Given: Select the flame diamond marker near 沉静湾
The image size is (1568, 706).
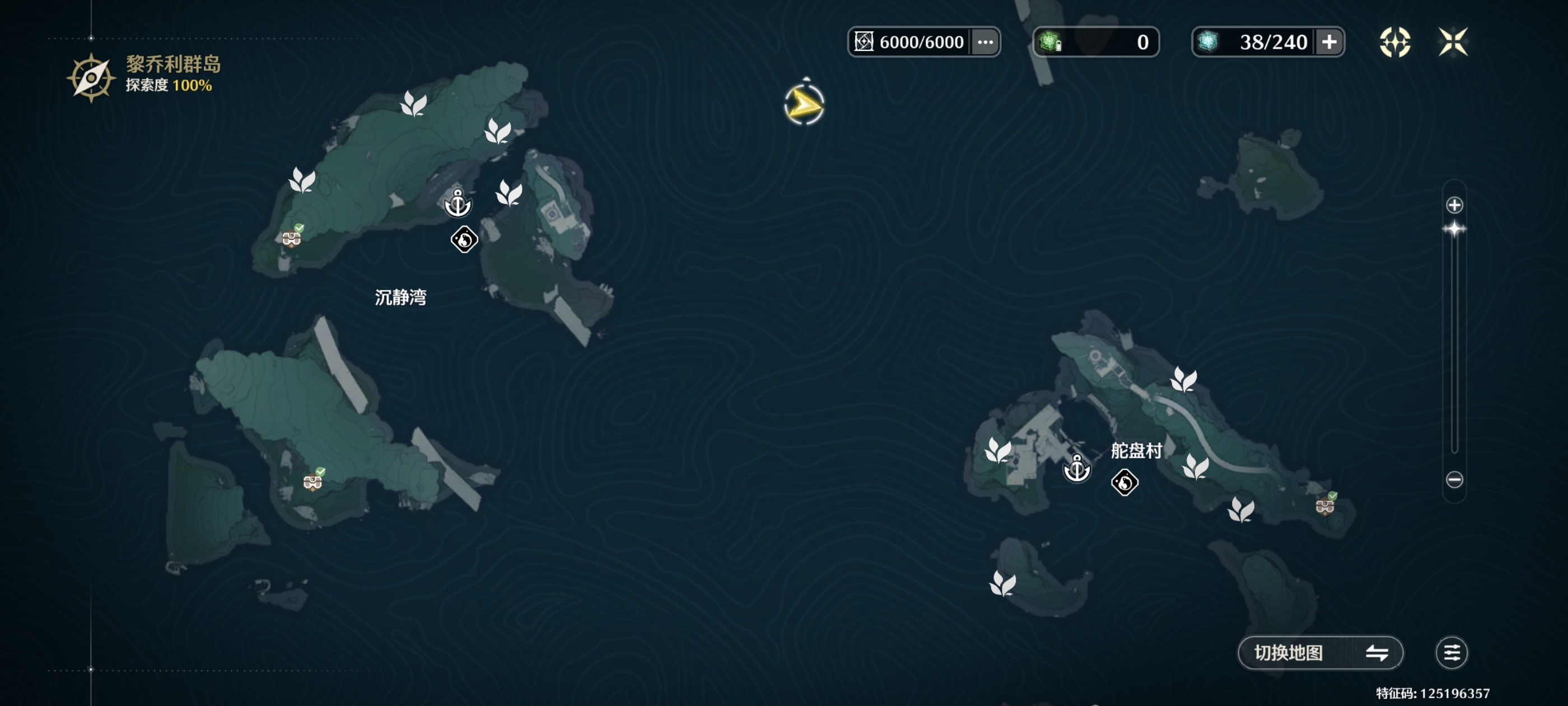Looking at the screenshot, I should [464, 239].
